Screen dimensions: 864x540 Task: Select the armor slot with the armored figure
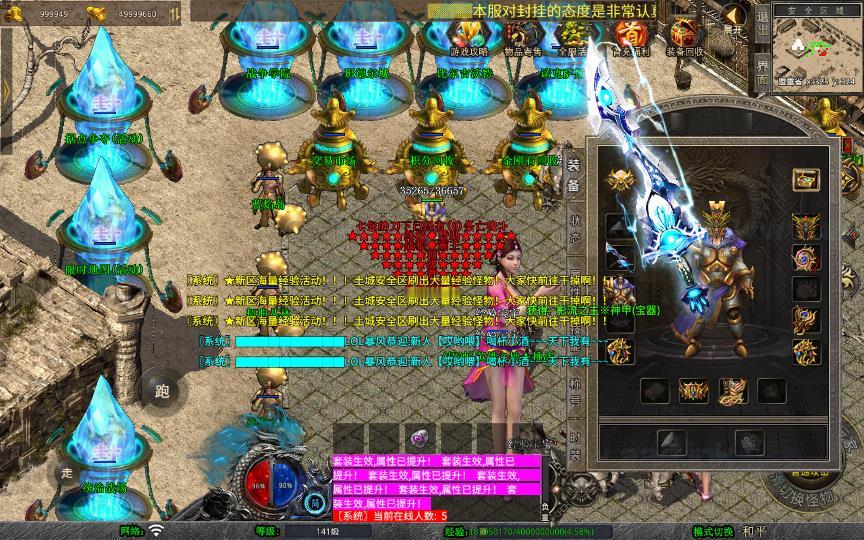point(620,291)
